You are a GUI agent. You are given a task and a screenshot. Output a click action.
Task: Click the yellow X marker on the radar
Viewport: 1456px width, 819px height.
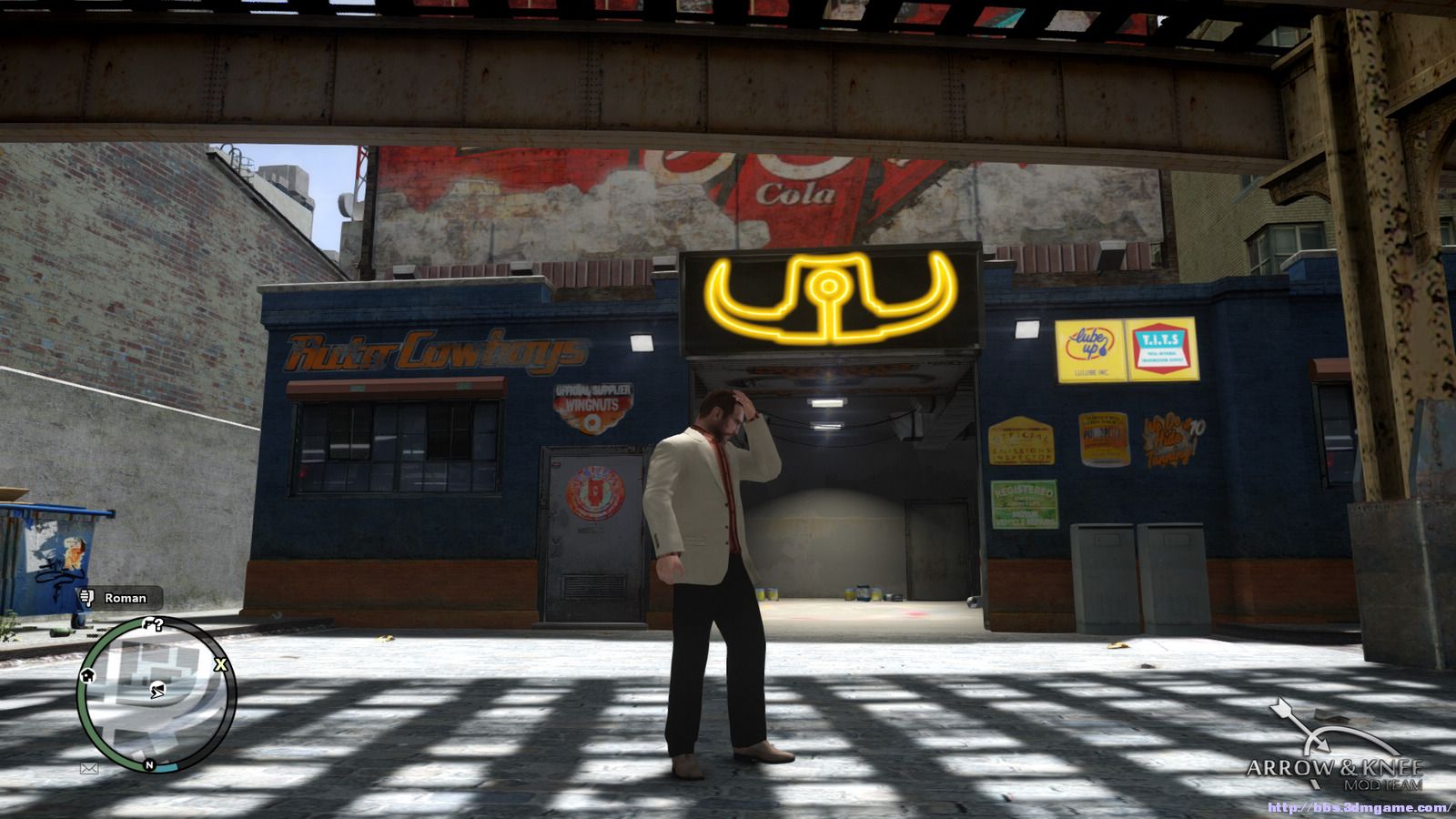tap(220, 665)
